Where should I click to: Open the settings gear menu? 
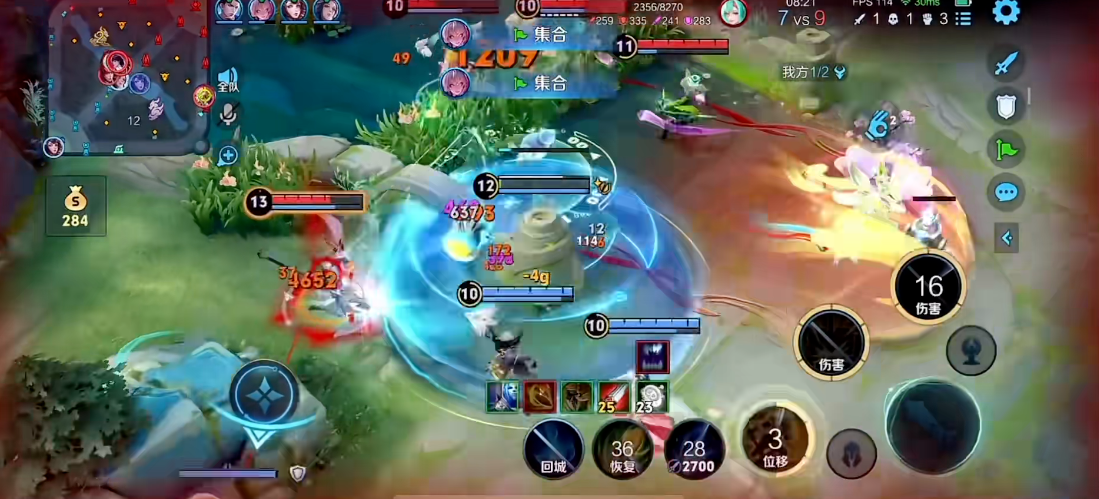point(1006,12)
